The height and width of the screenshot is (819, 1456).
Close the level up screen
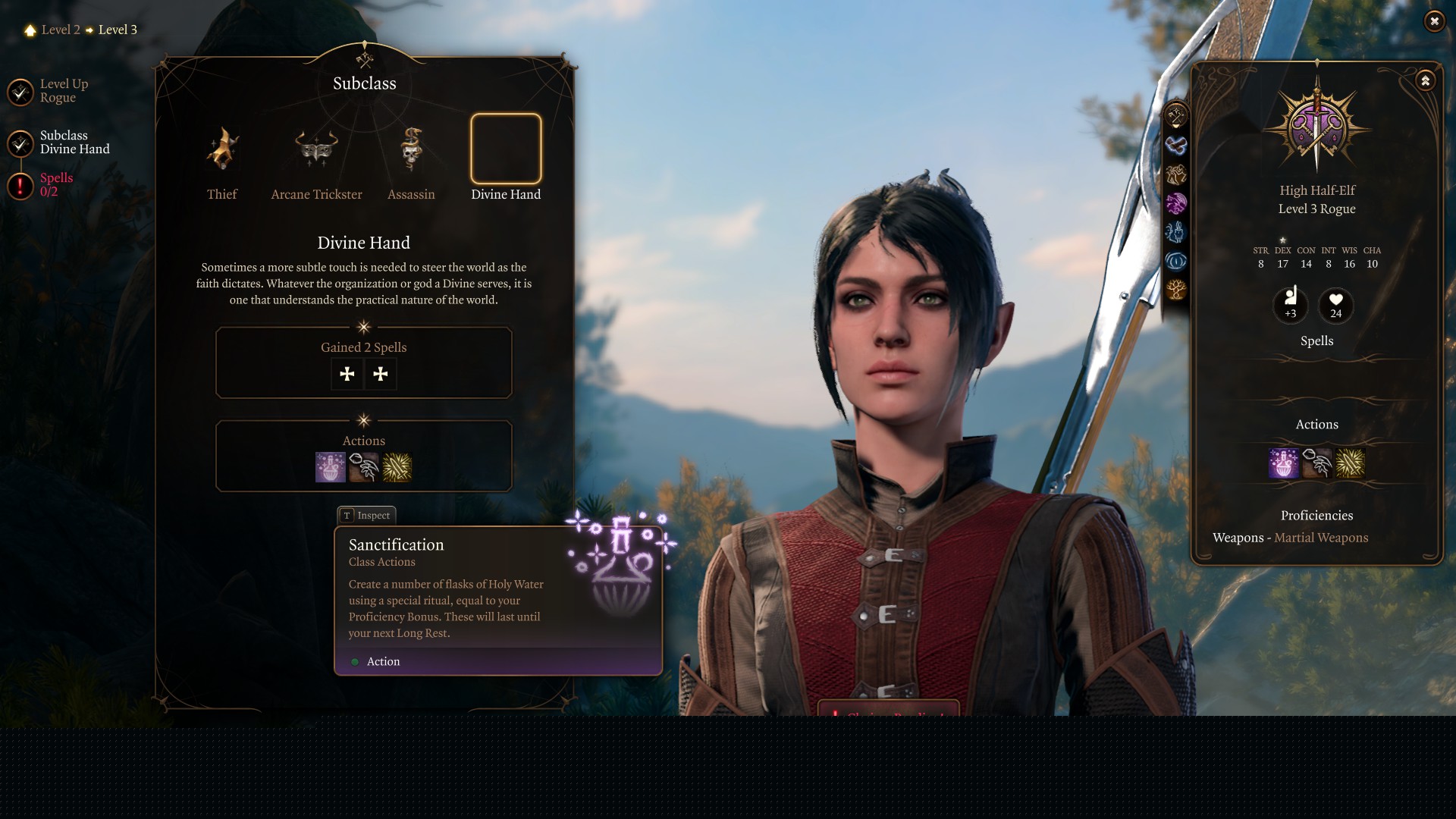1434,21
